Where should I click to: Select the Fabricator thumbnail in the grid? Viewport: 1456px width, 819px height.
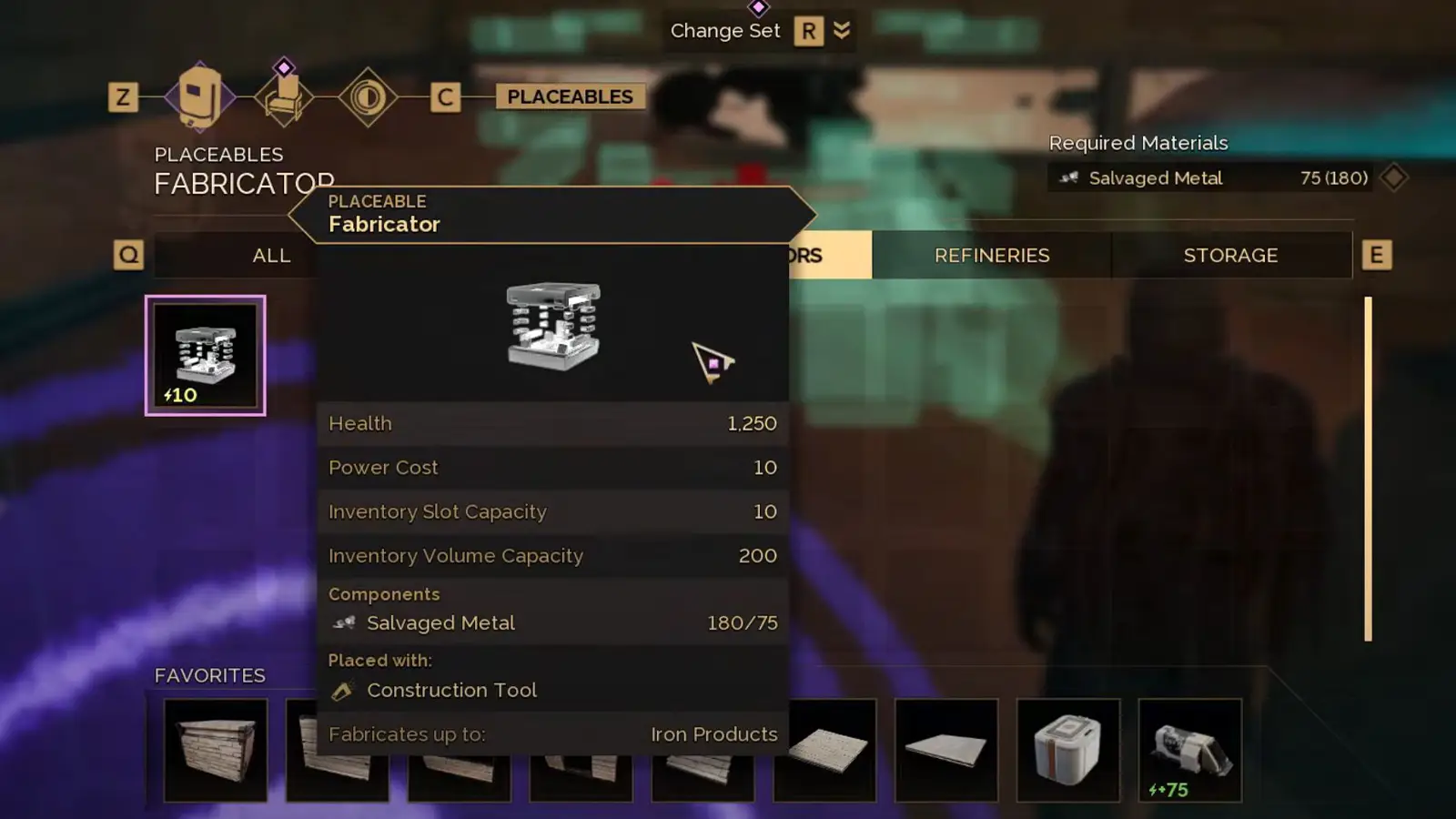205,355
